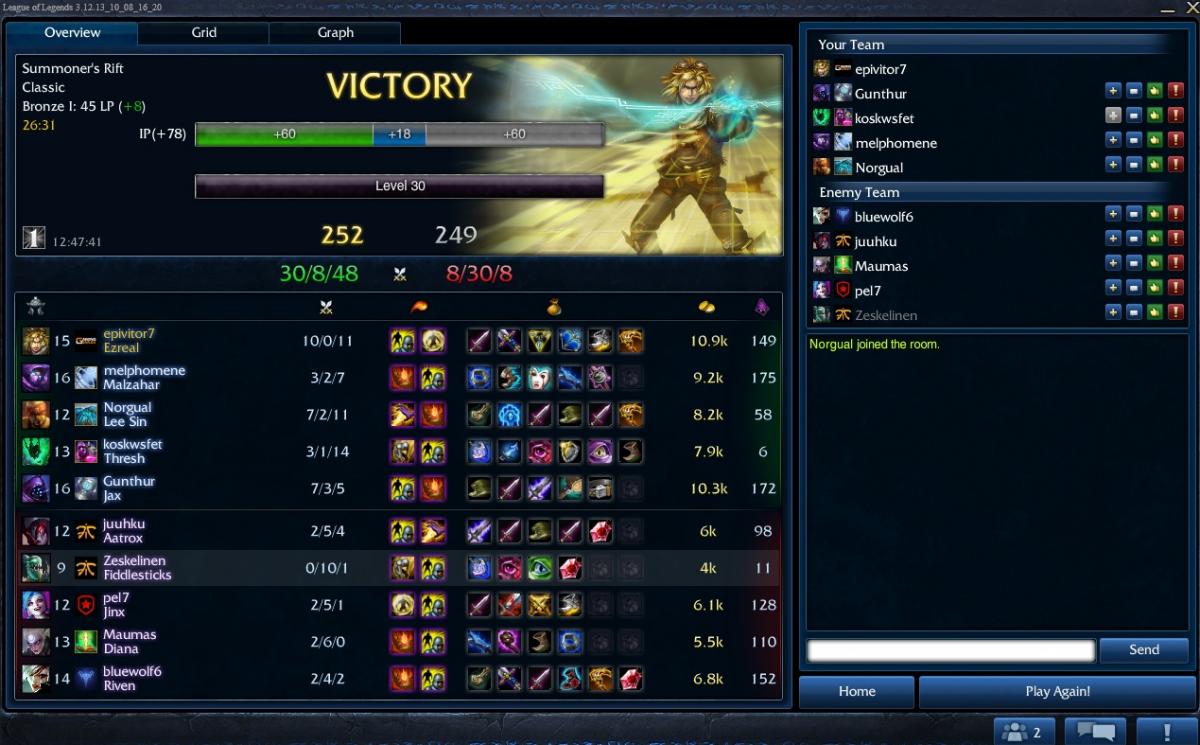Image resolution: width=1200 pixels, height=745 pixels.
Task: Send the chat message
Action: tap(1143, 650)
